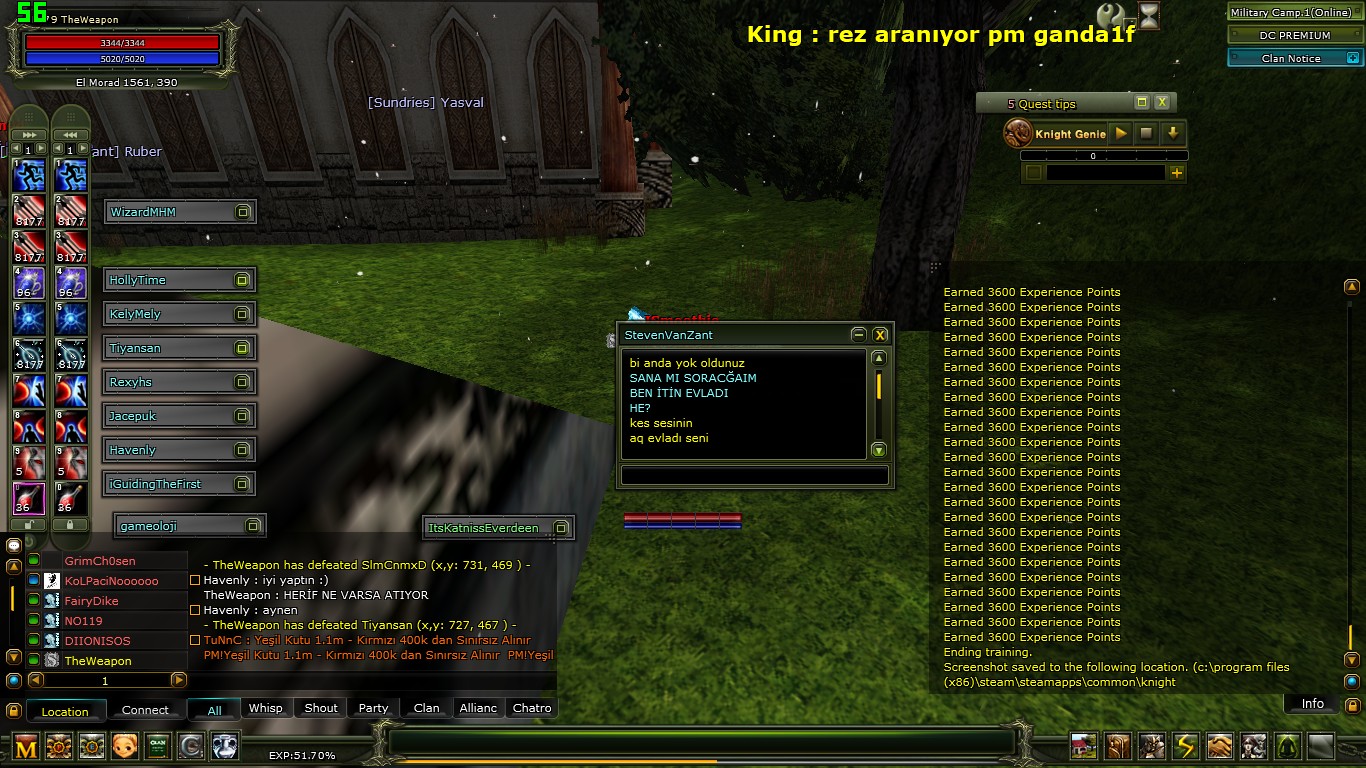The image size is (1366, 768).
Task: Activate the yellow lightning bolt icon
Action: click(1185, 746)
